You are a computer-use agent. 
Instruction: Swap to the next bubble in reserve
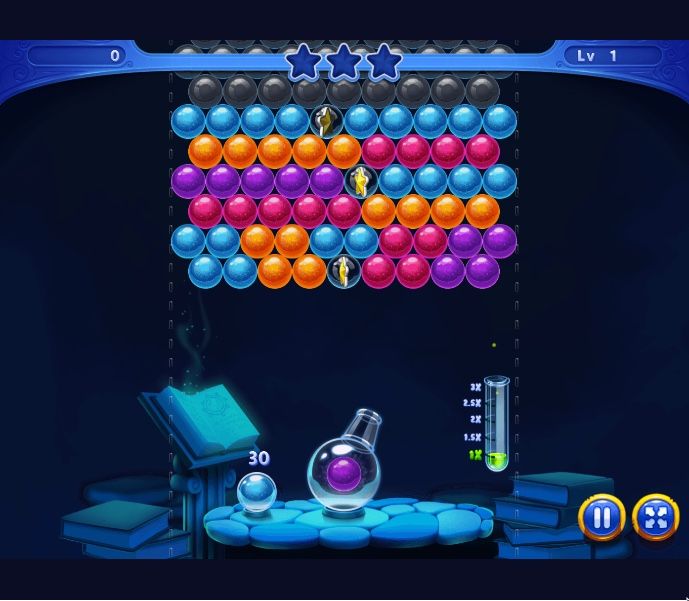pos(256,492)
